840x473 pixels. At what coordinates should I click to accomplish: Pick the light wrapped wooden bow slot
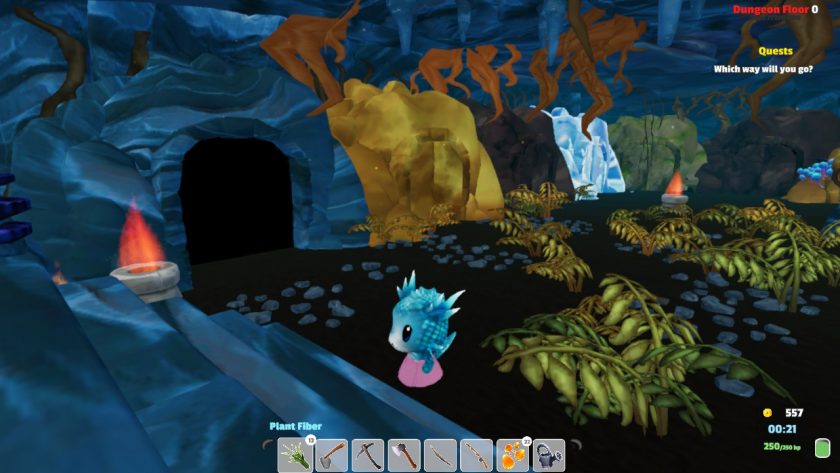[x=476, y=455]
